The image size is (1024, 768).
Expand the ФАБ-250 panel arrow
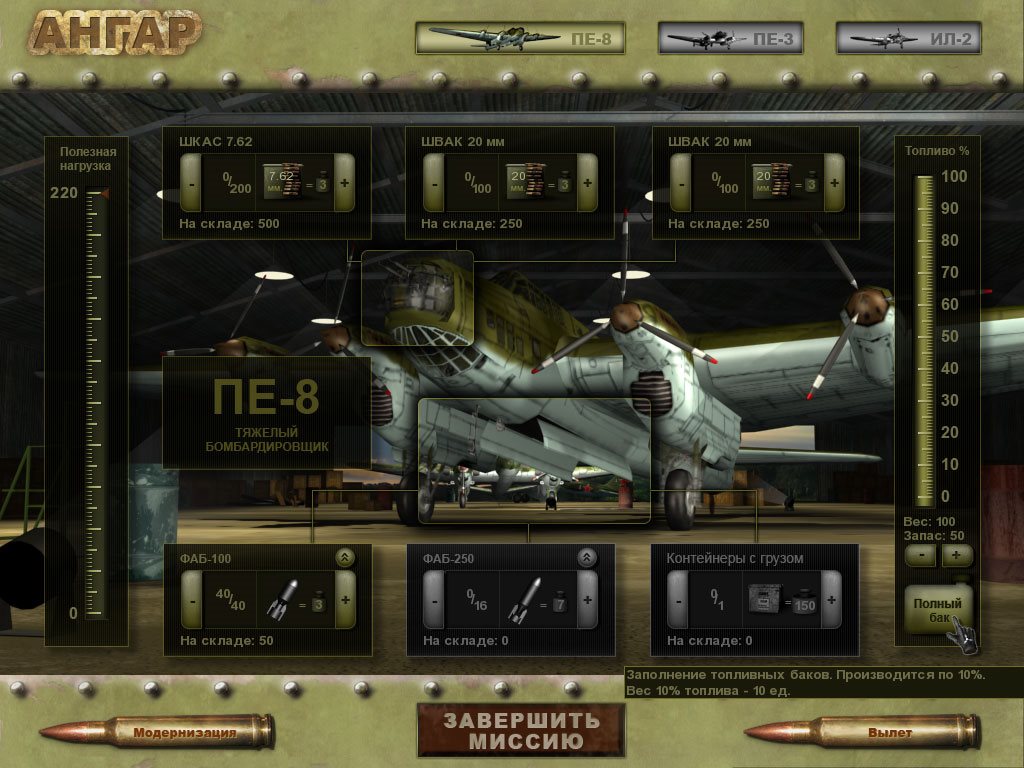click(587, 558)
